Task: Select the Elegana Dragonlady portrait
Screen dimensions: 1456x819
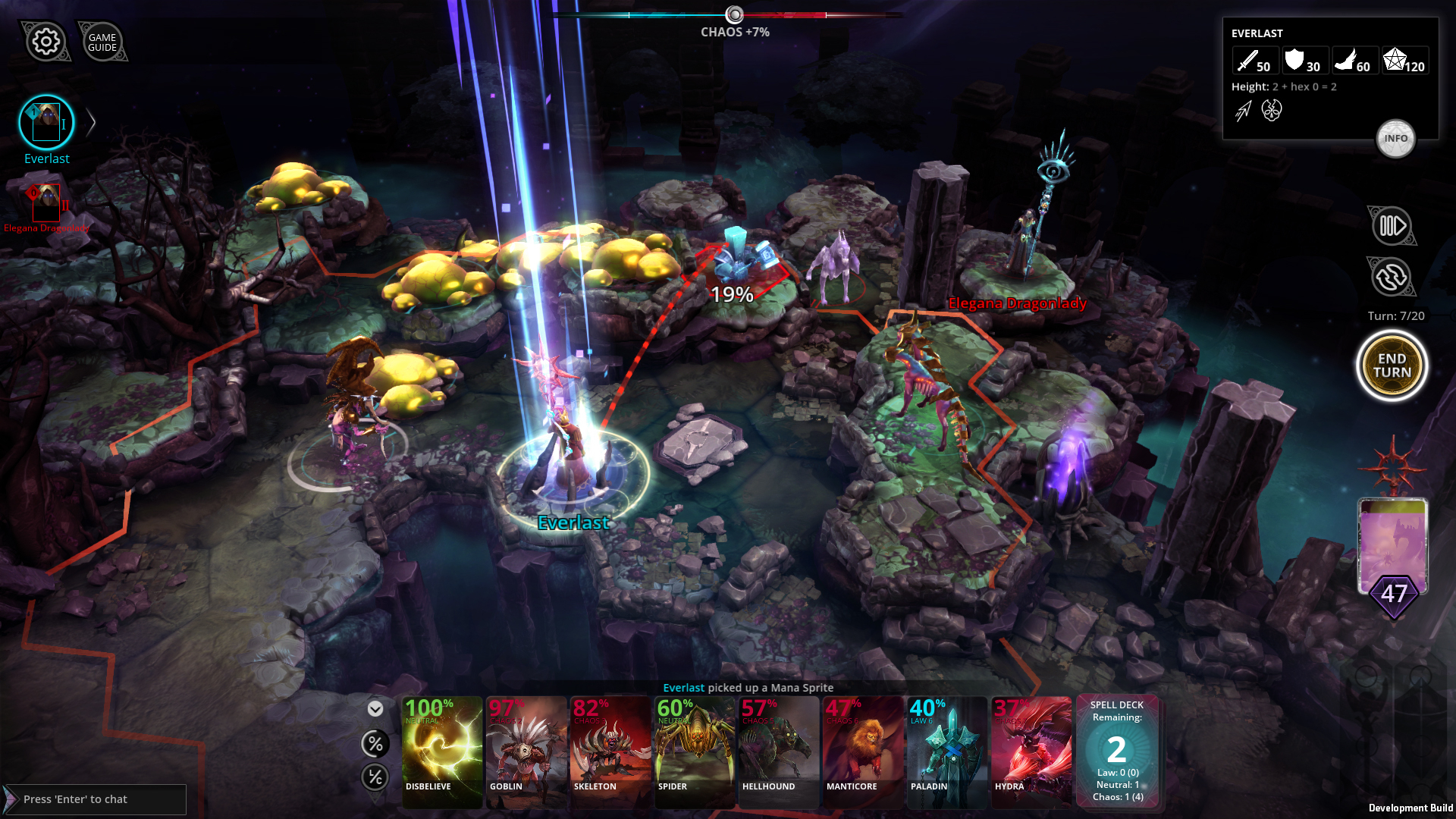Action: (47, 203)
